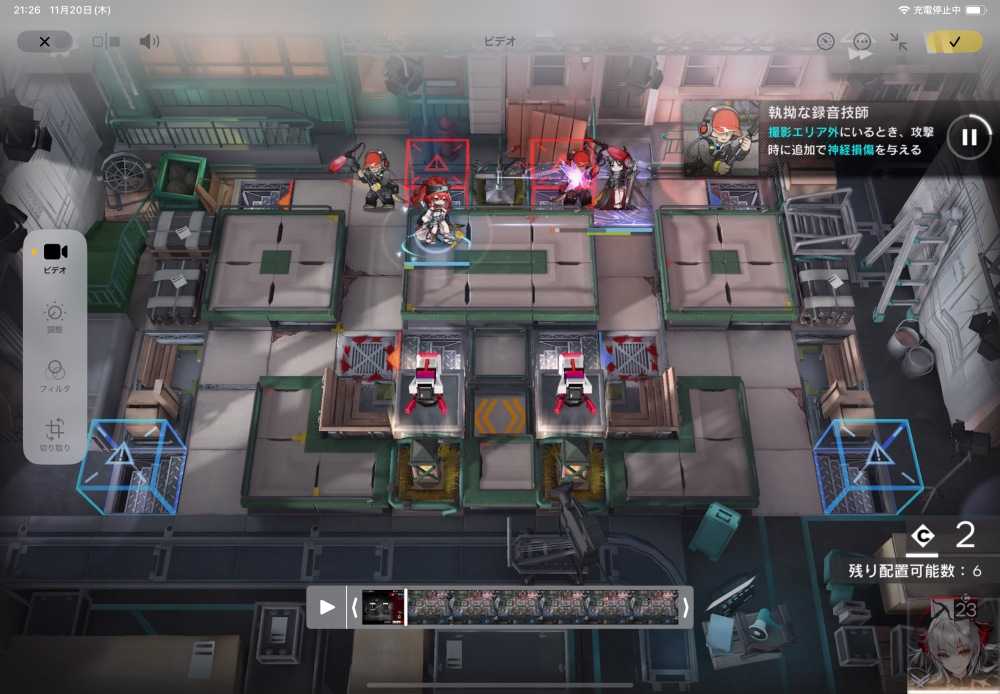The height and width of the screenshot is (694, 1000).
Task: Toggle the video sound speaker icon
Action: pyautogui.click(x=149, y=42)
